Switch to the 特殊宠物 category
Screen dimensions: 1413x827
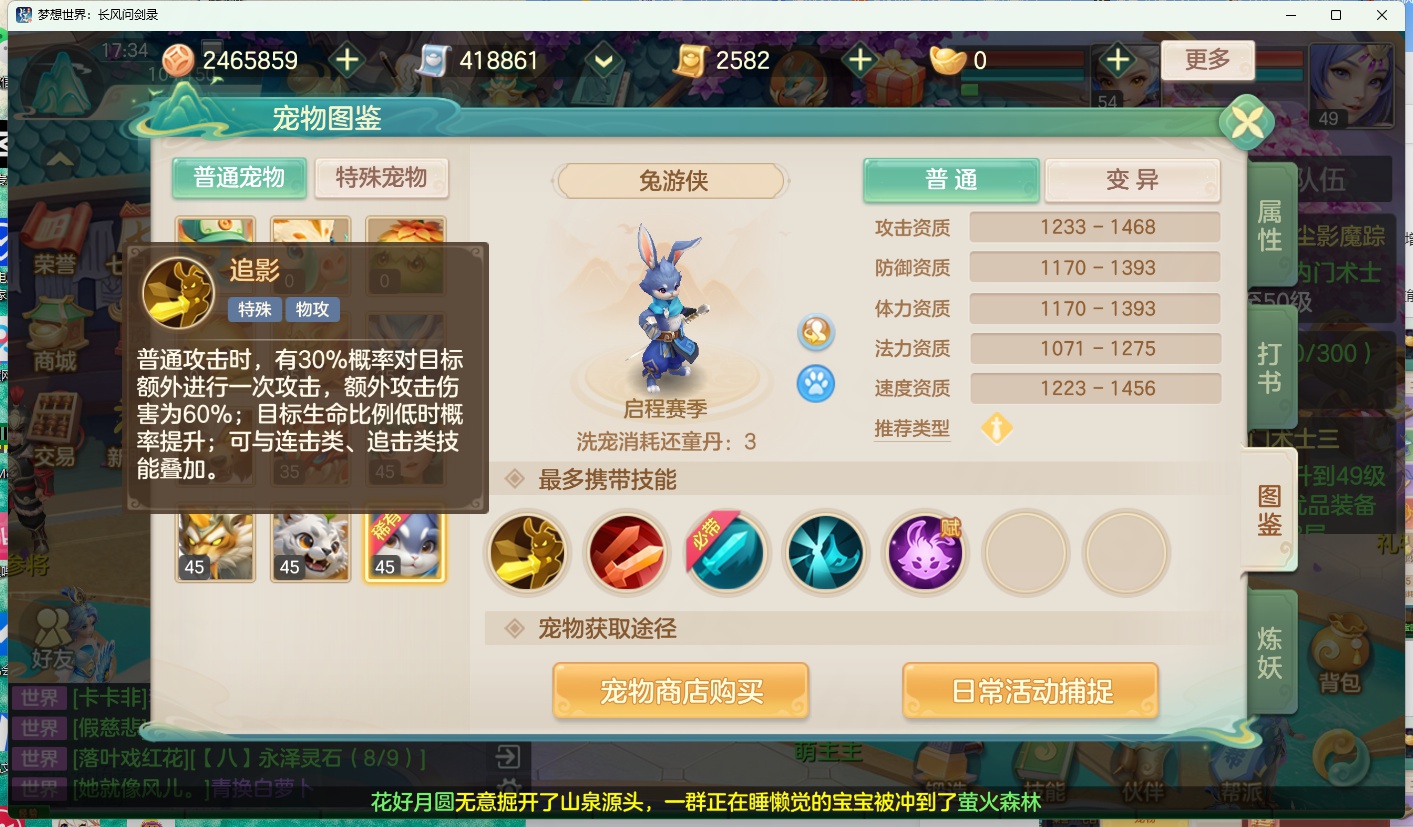point(381,178)
